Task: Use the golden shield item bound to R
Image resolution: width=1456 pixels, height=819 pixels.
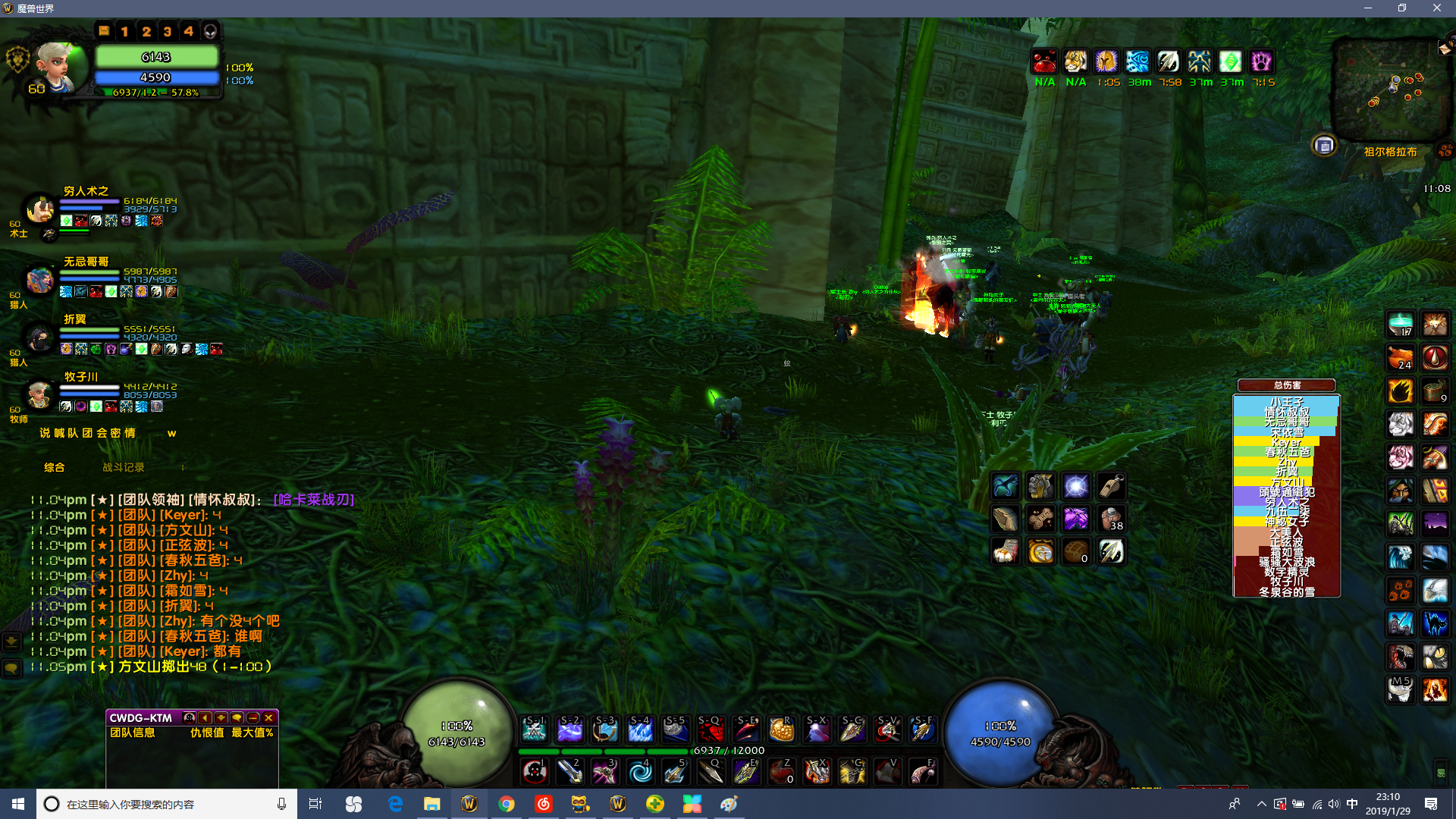Action: click(x=781, y=730)
